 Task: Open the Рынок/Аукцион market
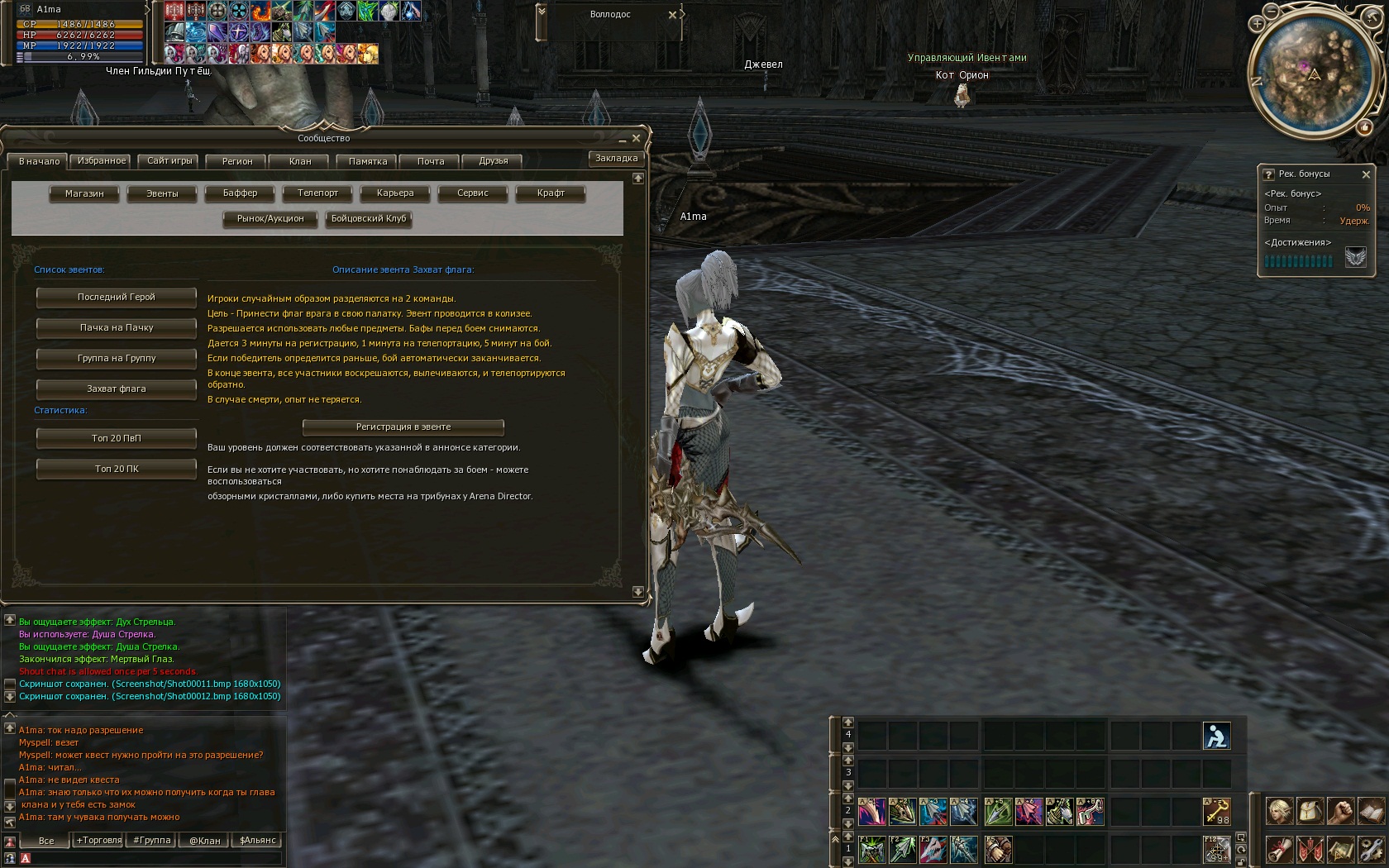click(270, 219)
